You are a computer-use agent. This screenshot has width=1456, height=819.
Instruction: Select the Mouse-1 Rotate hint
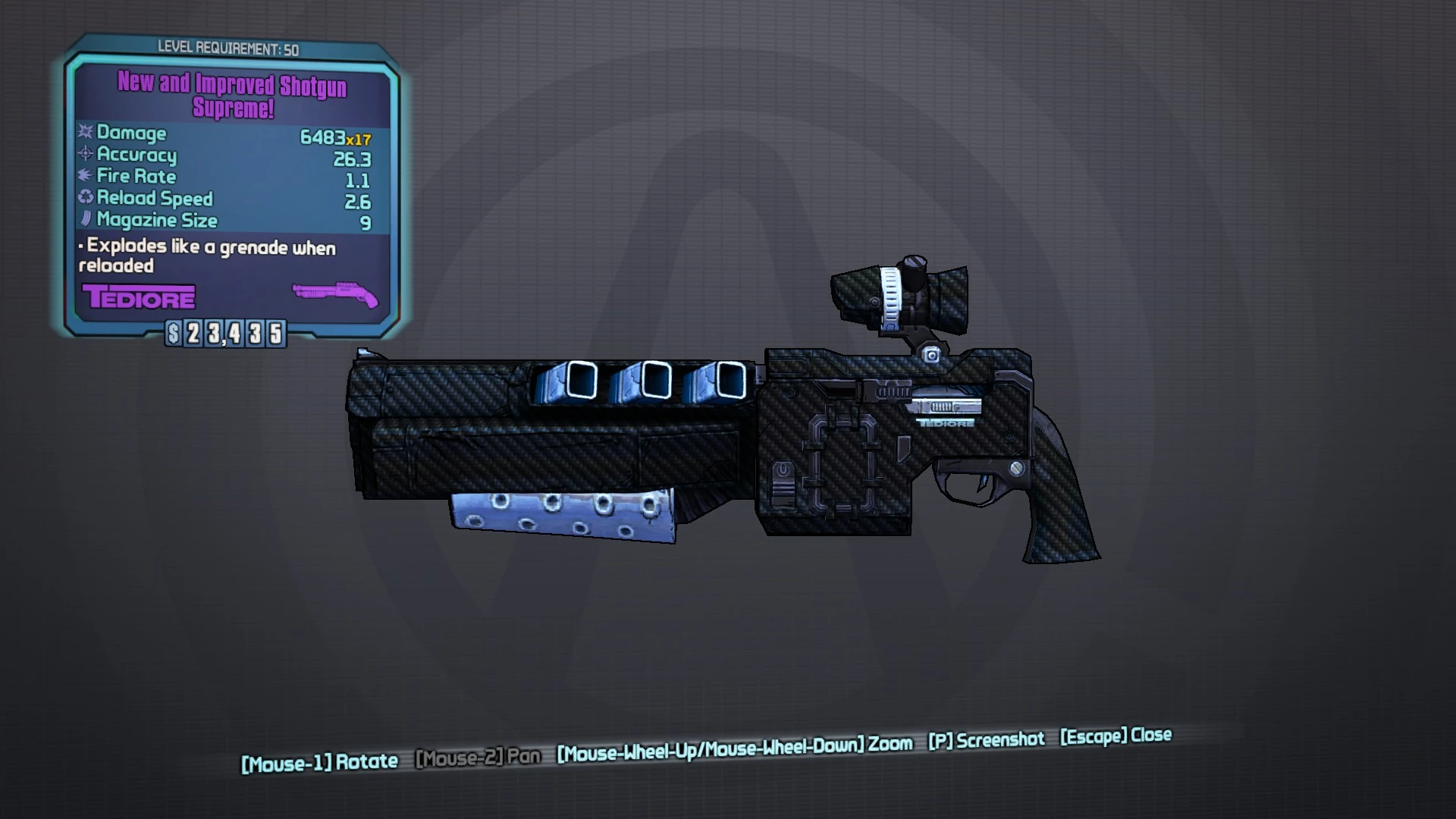pyautogui.click(x=320, y=761)
